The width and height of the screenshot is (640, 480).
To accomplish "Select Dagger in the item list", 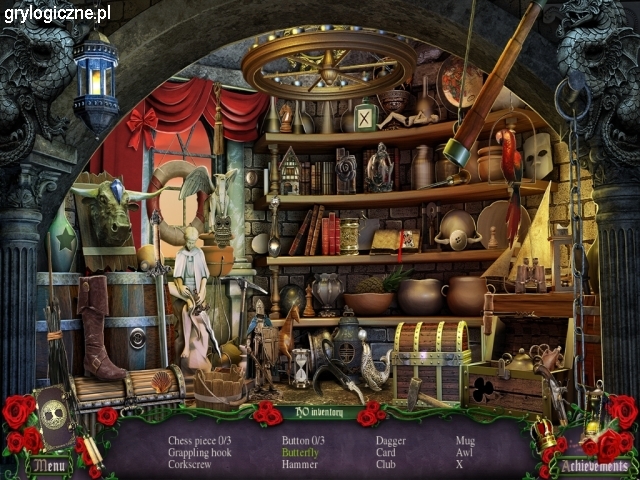I will [391, 440].
